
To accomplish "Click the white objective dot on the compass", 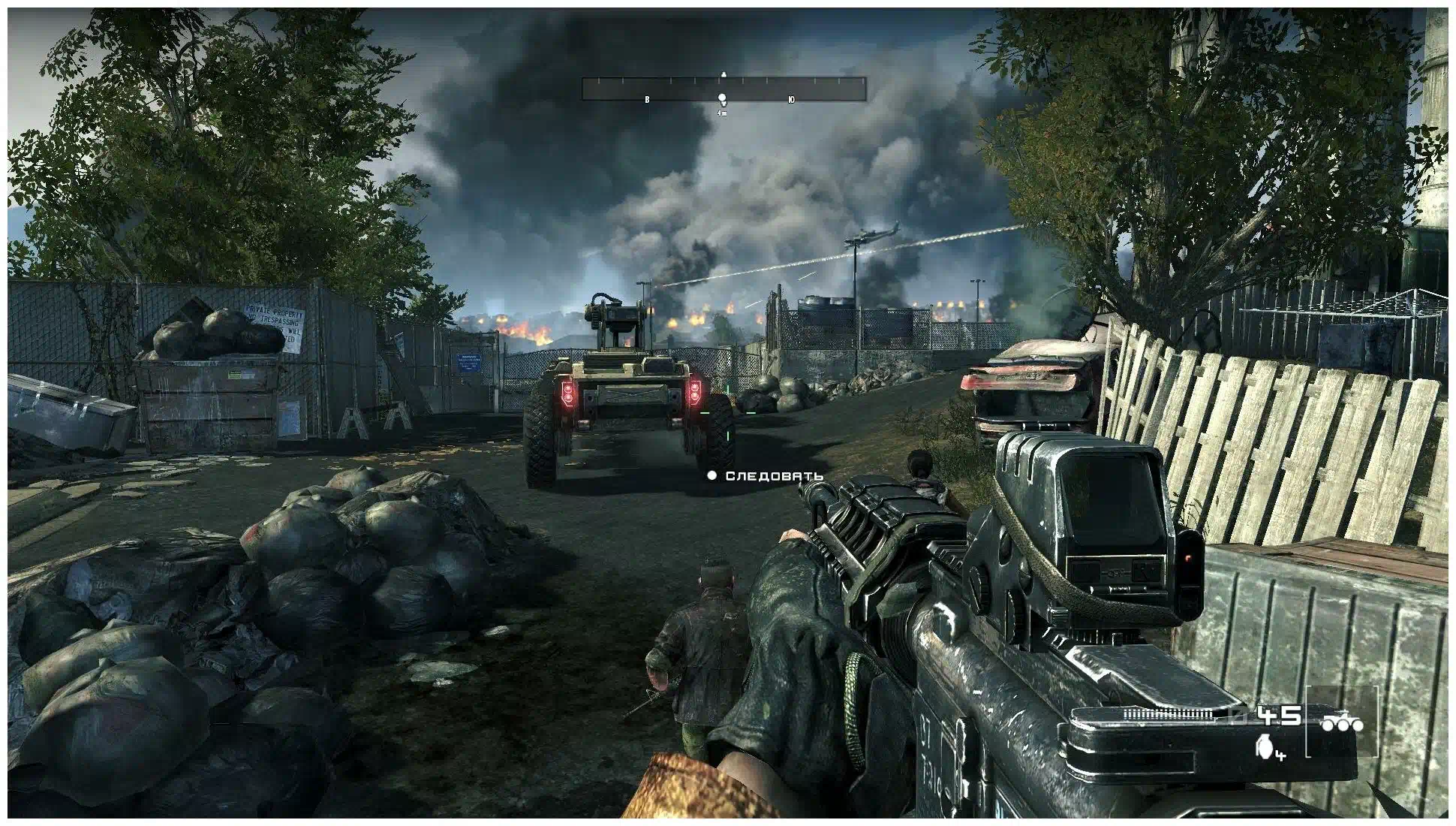I will click(x=722, y=98).
